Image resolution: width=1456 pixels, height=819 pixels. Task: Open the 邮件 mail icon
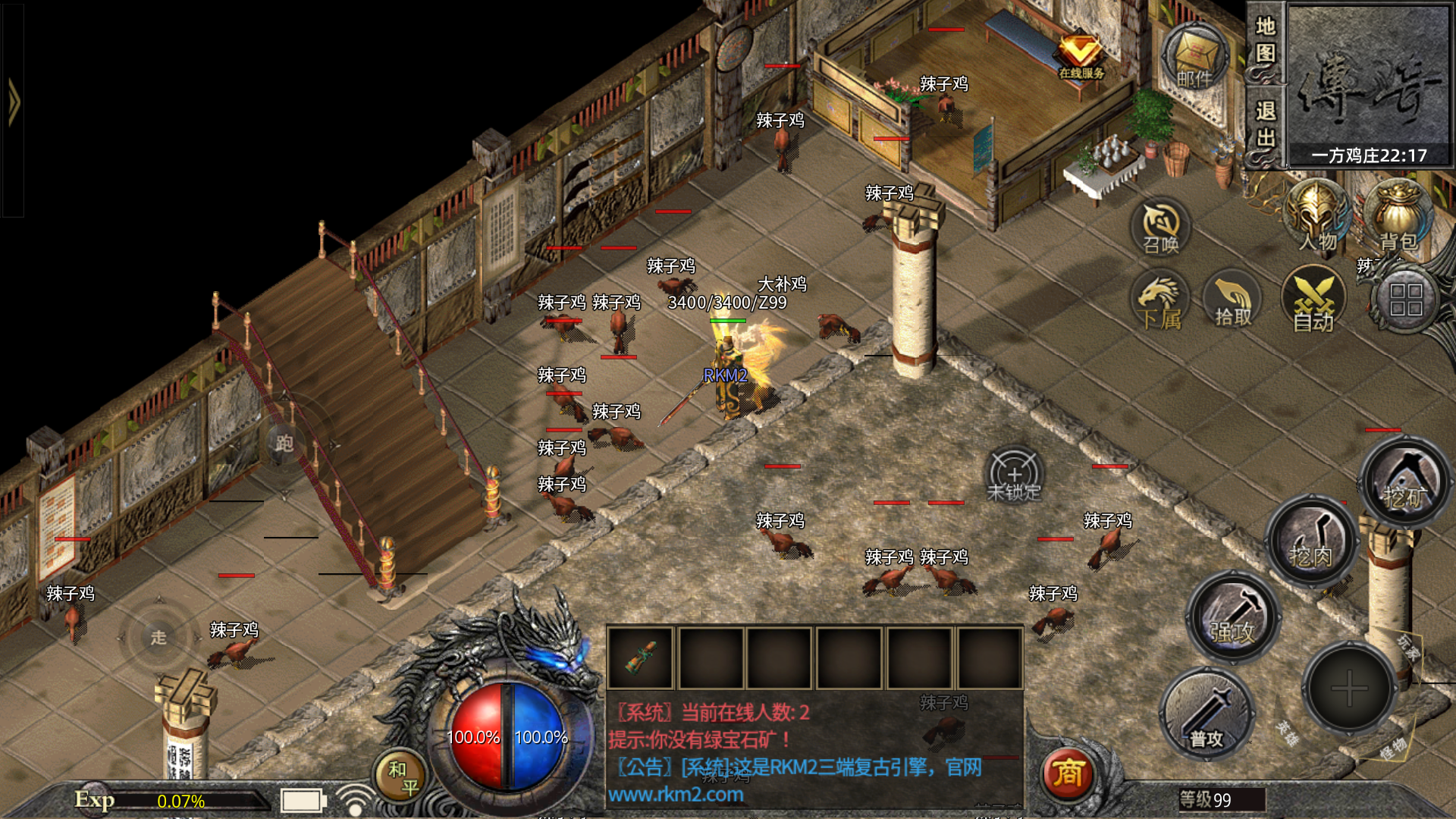[x=1195, y=58]
